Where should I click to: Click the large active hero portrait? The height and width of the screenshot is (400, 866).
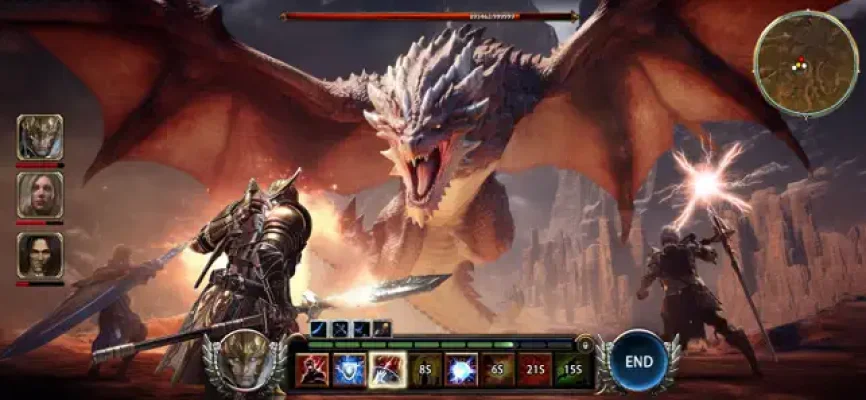tap(244, 362)
